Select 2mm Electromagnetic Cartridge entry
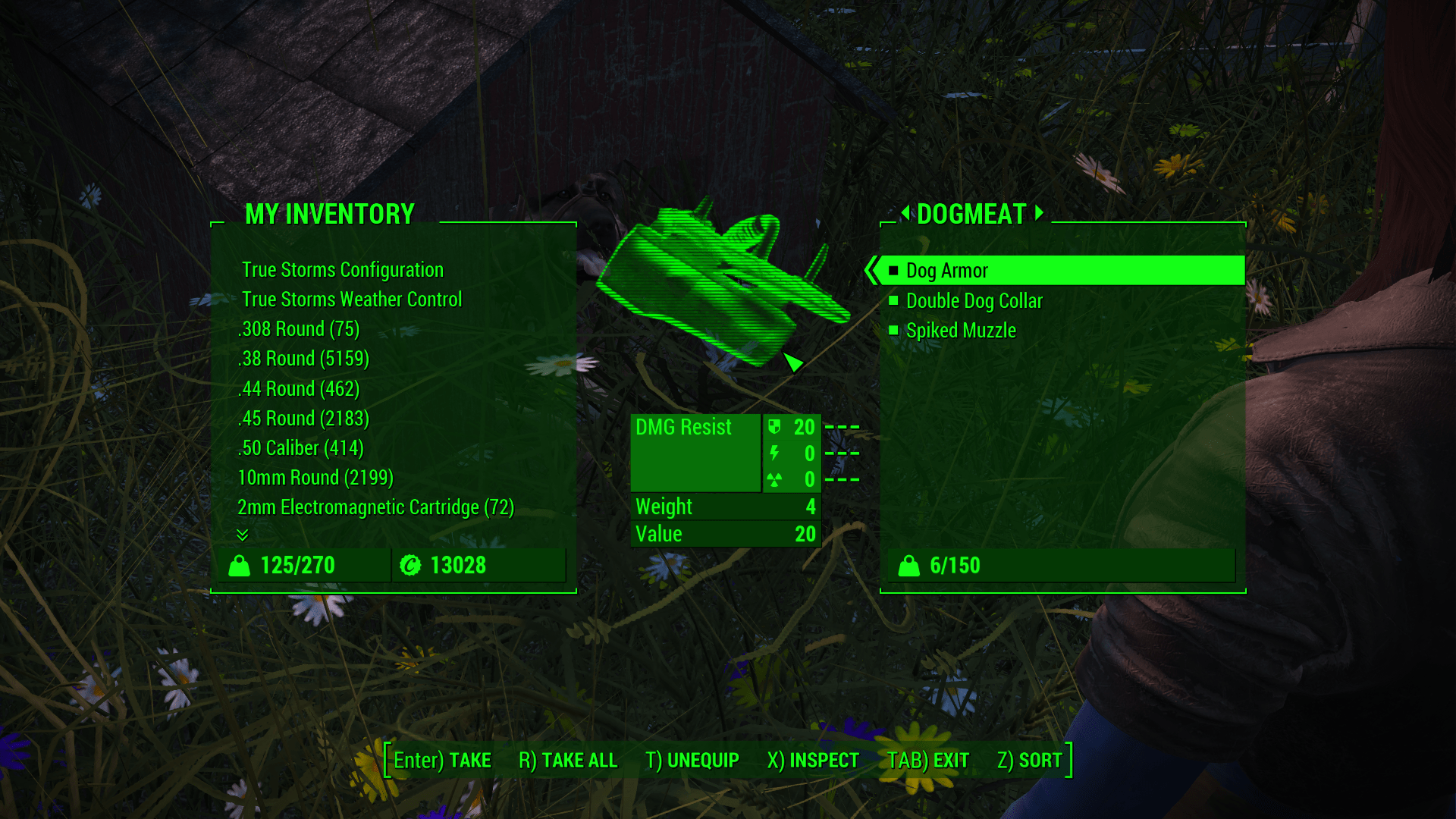This screenshot has height=819, width=1456. (x=375, y=507)
